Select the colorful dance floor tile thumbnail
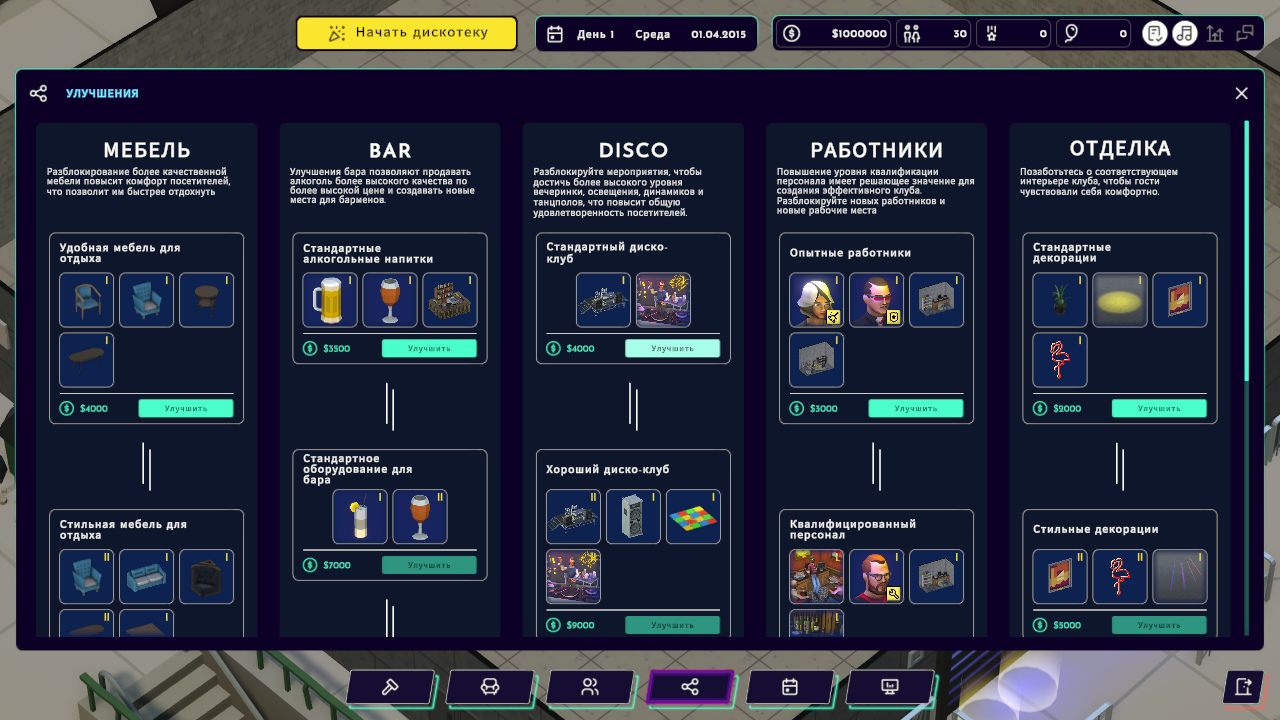Viewport: 1280px width, 720px height. (693, 515)
